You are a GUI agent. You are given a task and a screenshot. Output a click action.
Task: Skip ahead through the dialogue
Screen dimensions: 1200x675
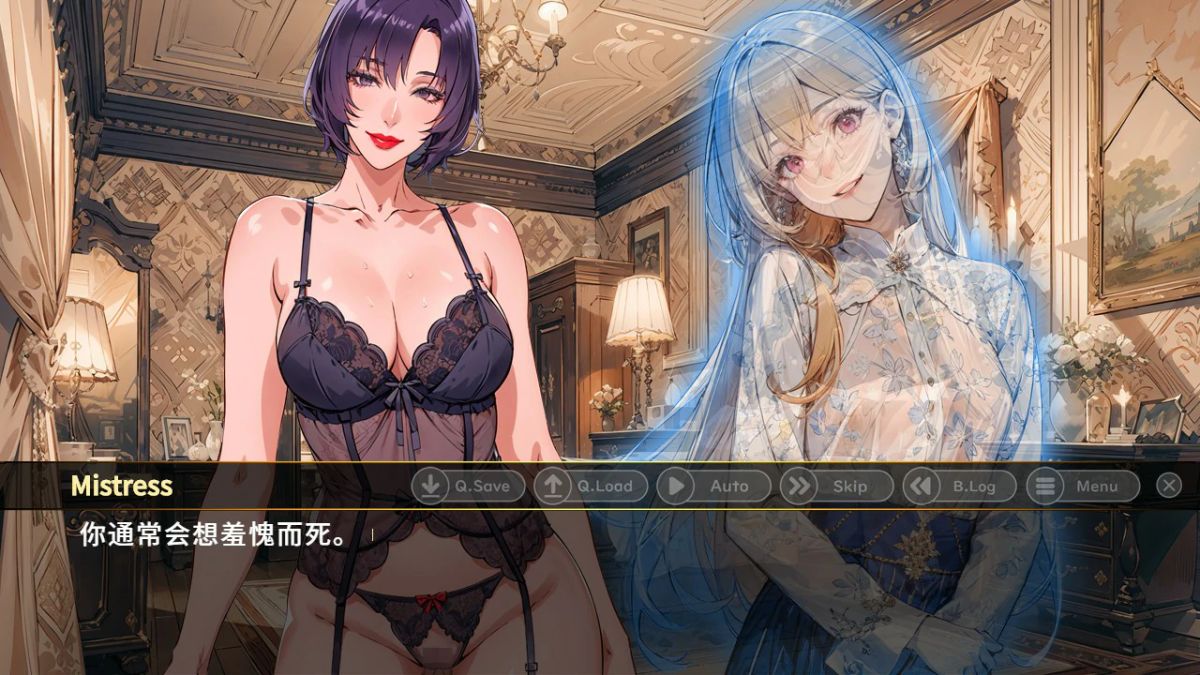tap(836, 486)
